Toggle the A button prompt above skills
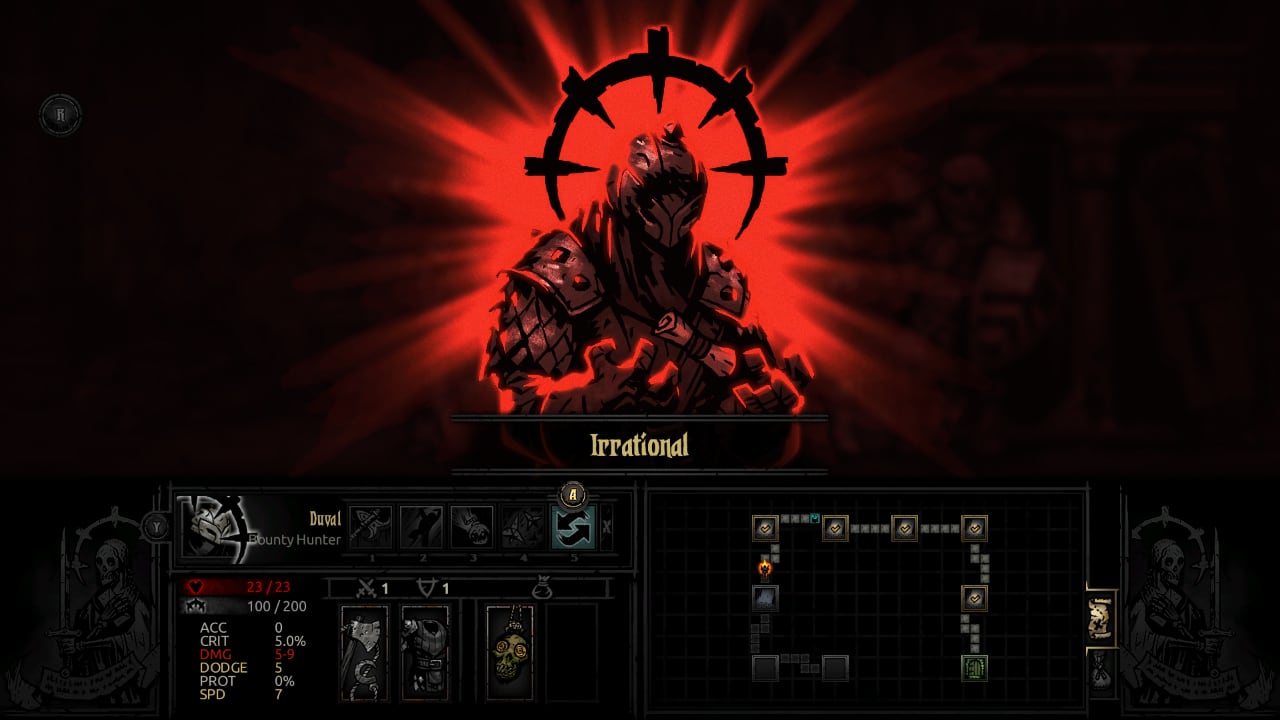The height and width of the screenshot is (720, 1280). 571,495
